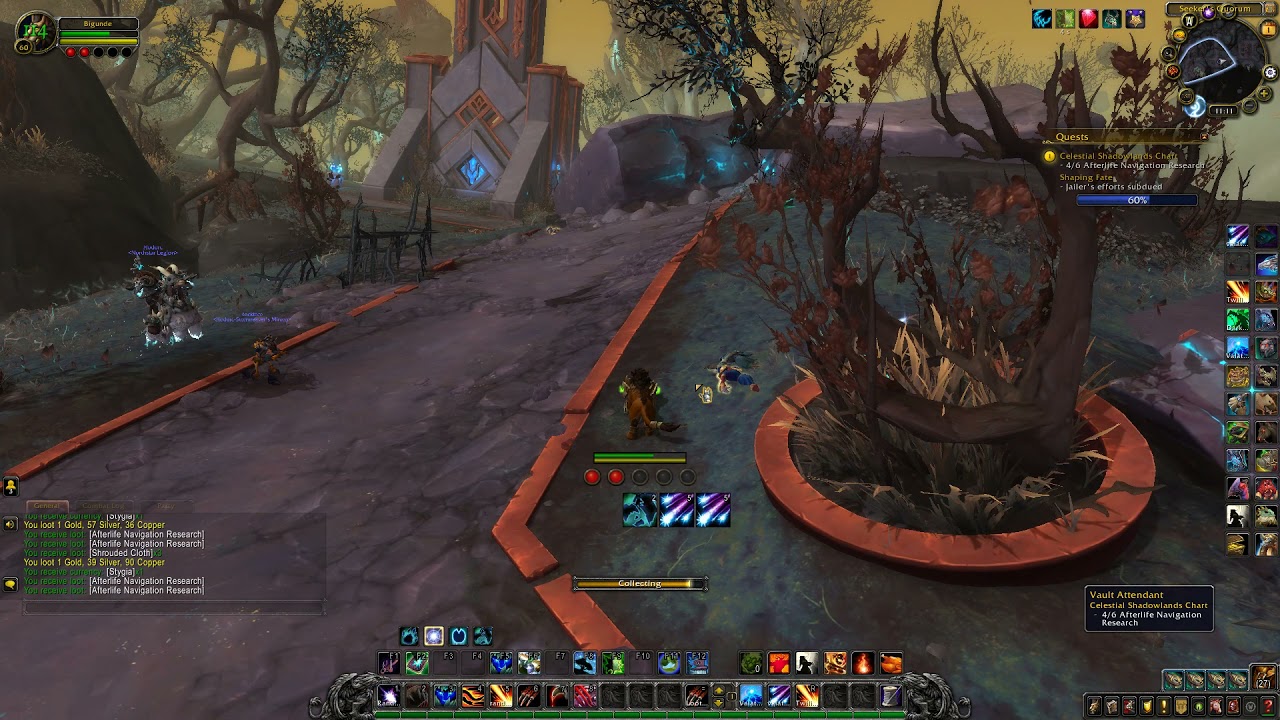Viewport: 1280px width, 720px height.
Task: Click the tracking magnifying glass on the minimap
Action: [1168, 53]
